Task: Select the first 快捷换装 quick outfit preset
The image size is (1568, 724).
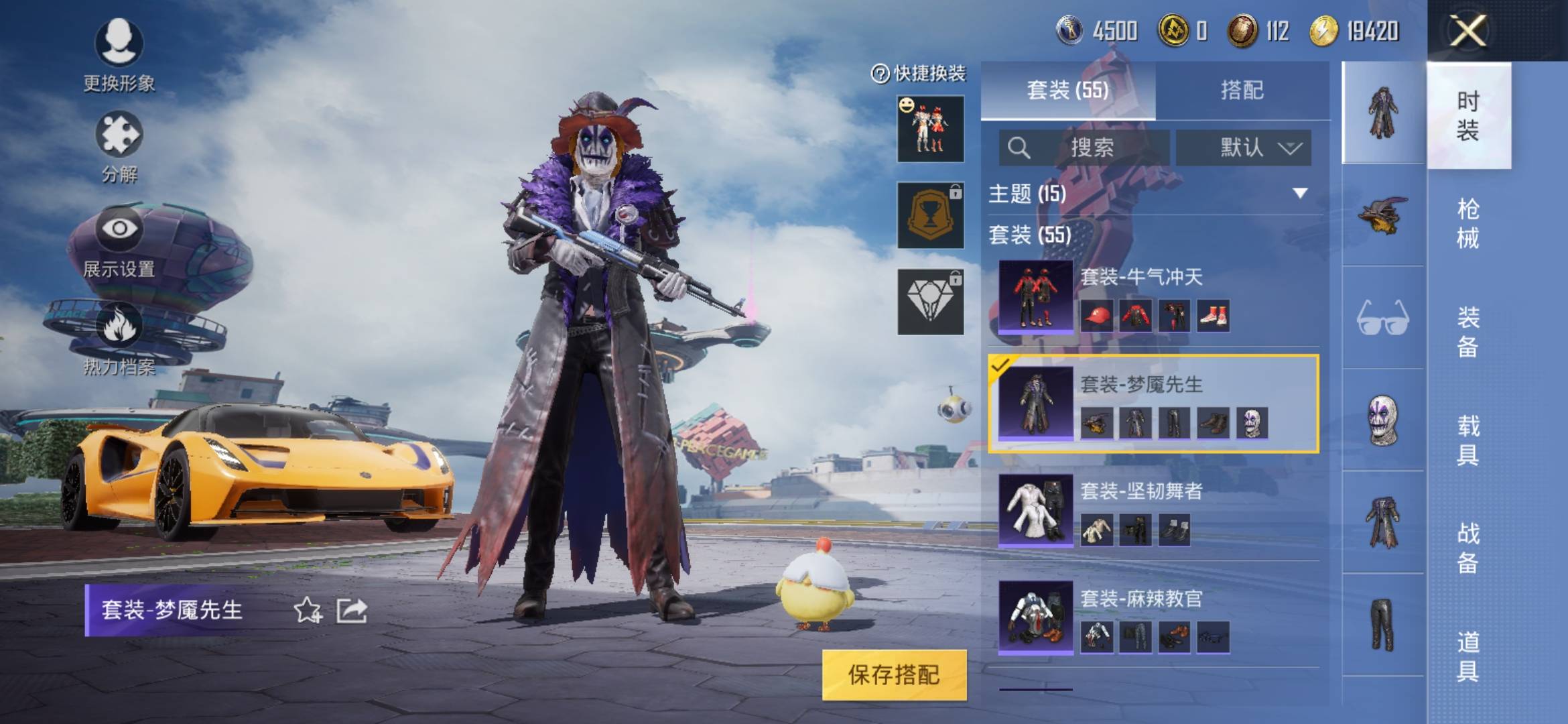Action: pos(930,129)
